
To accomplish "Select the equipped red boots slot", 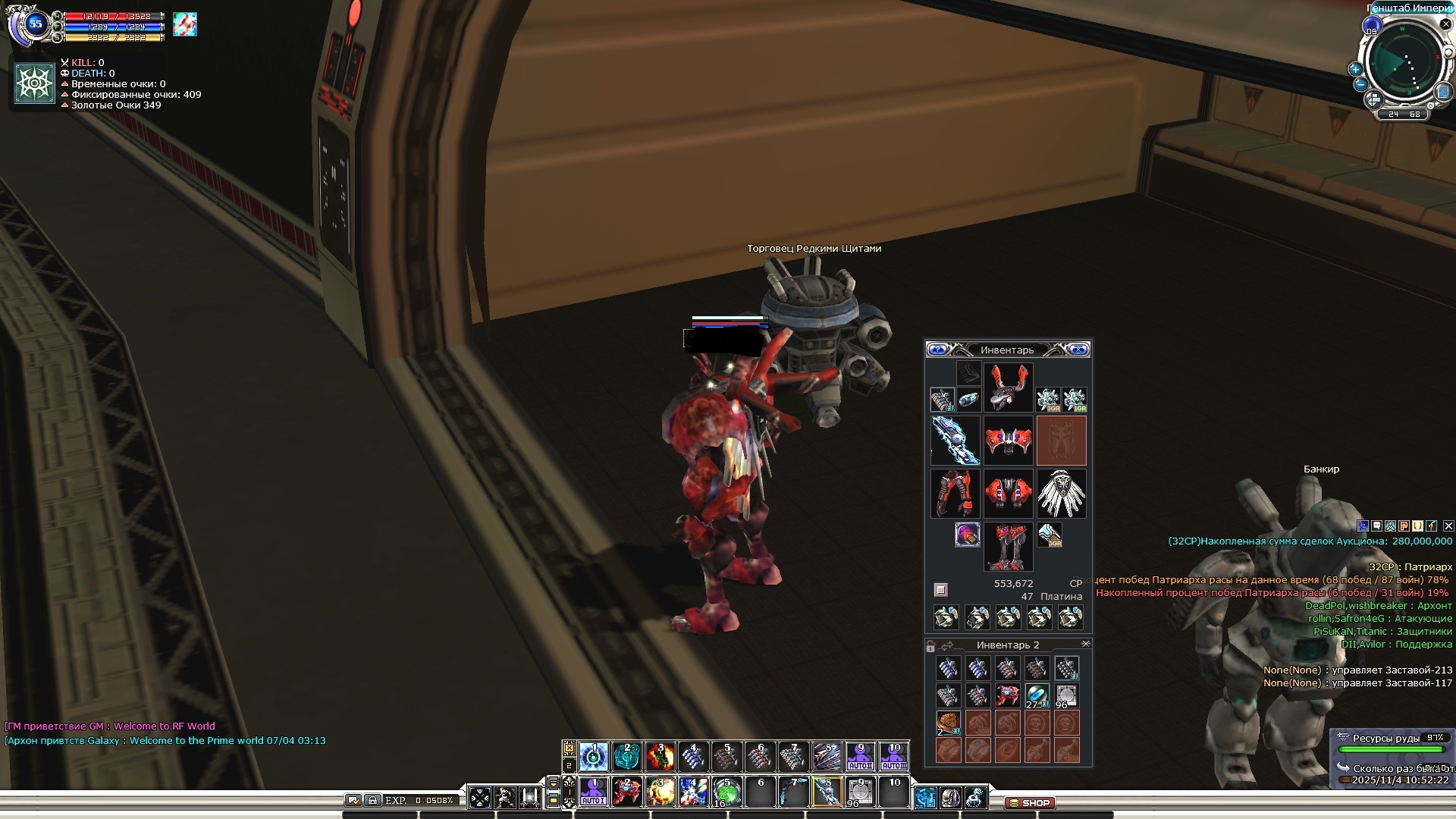I will 1008,546.
